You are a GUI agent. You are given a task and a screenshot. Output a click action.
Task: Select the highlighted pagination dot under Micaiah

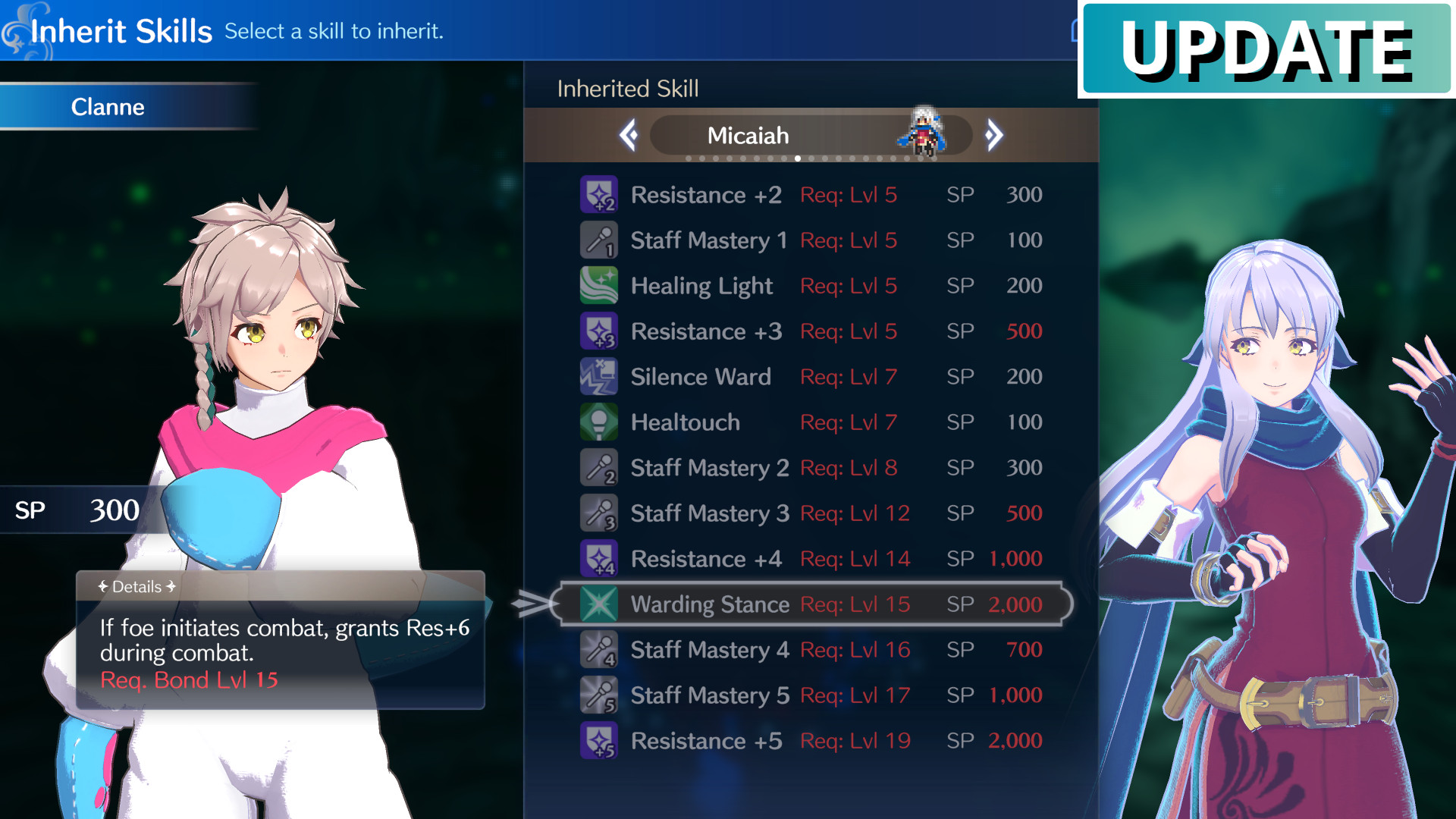tap(798, 159)
